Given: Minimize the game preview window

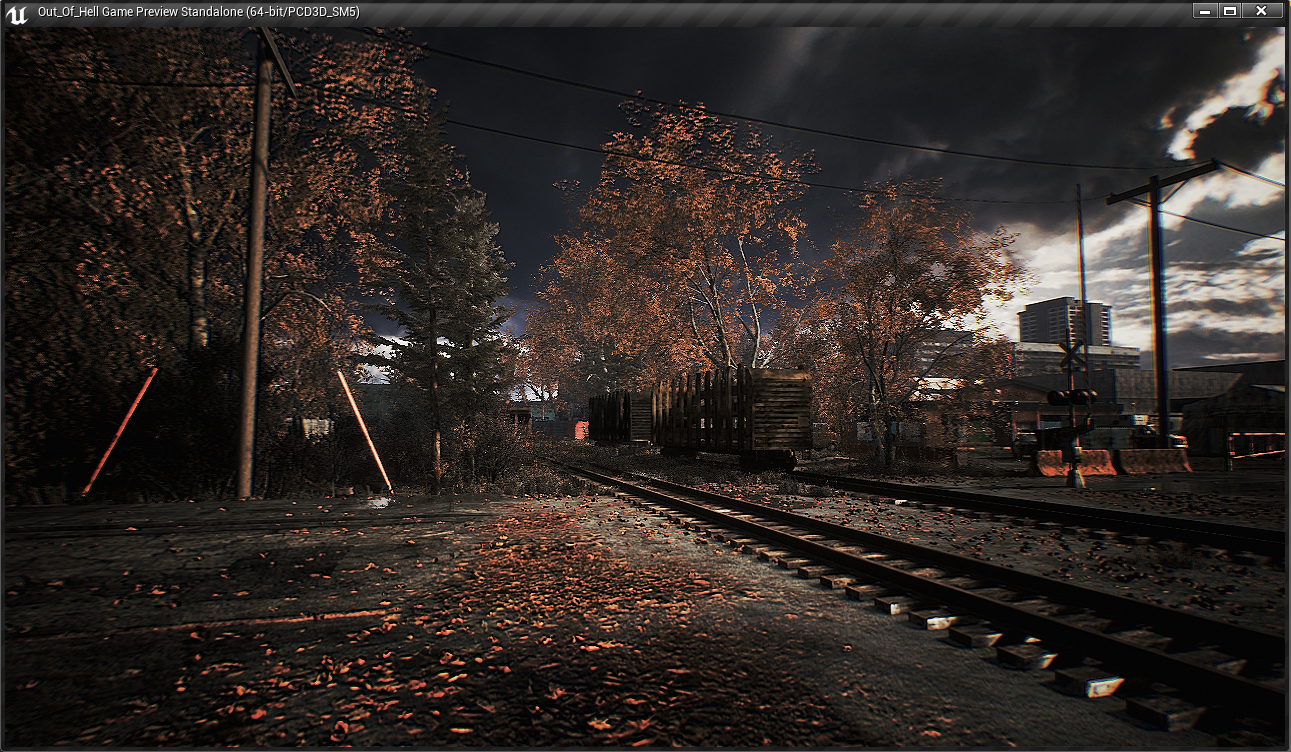Looking at the screenshot, I should (1205, 11).
